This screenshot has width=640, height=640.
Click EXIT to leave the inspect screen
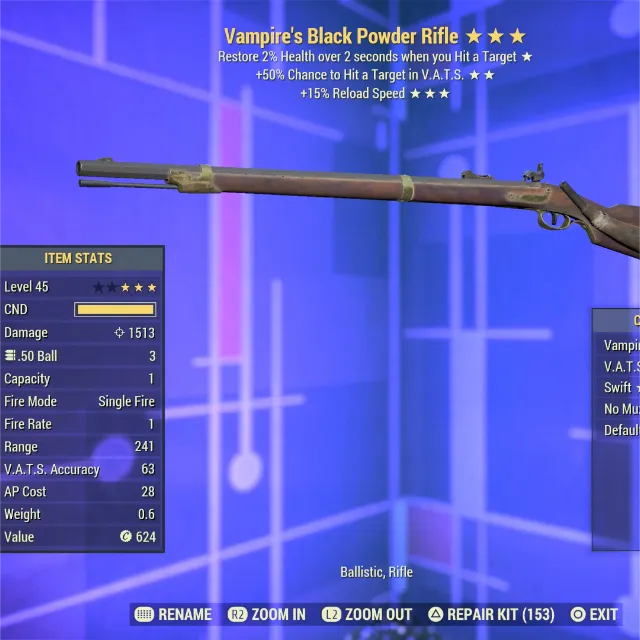(594, 614)
